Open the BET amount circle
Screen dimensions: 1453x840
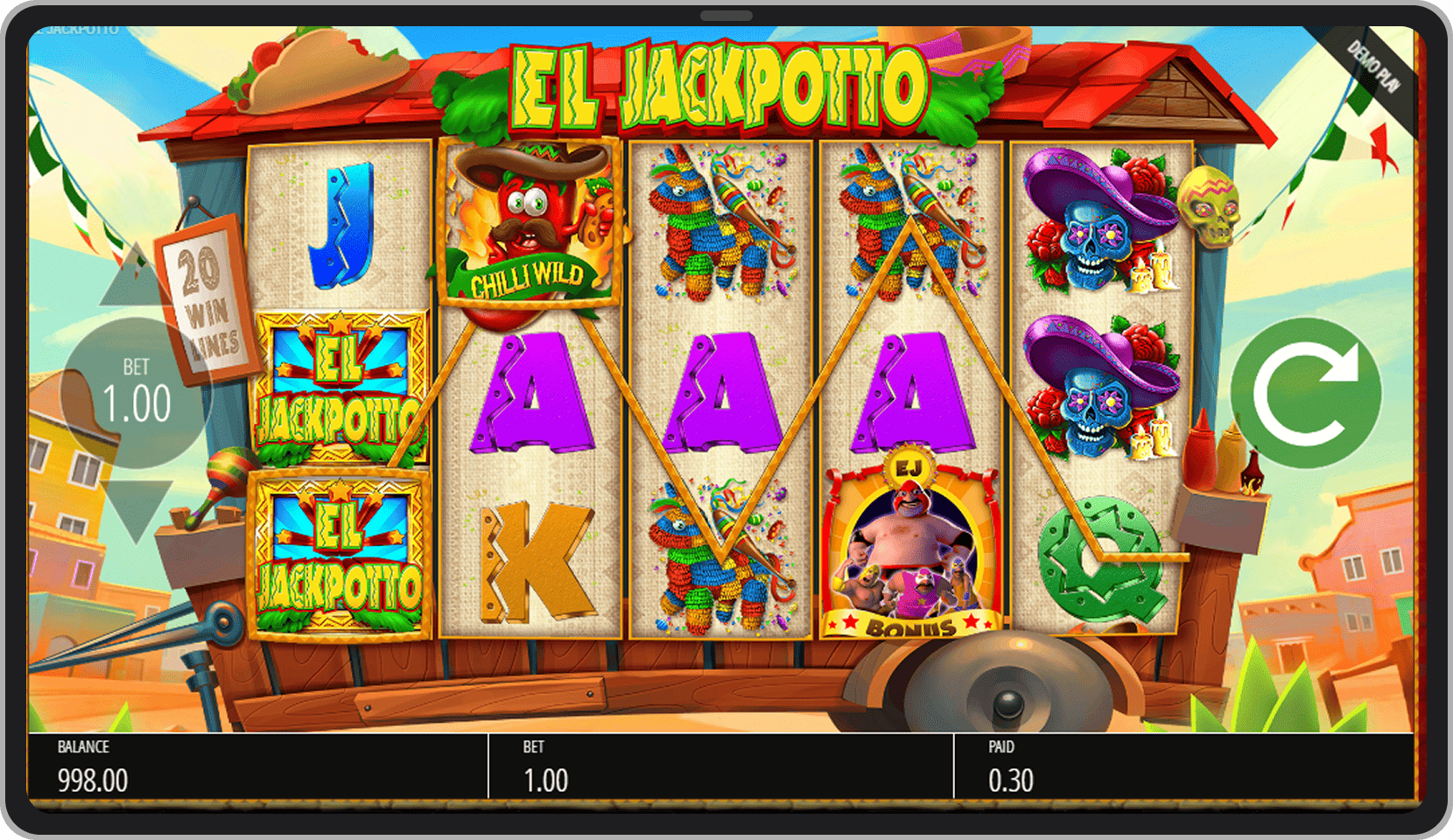pos(136,391)
